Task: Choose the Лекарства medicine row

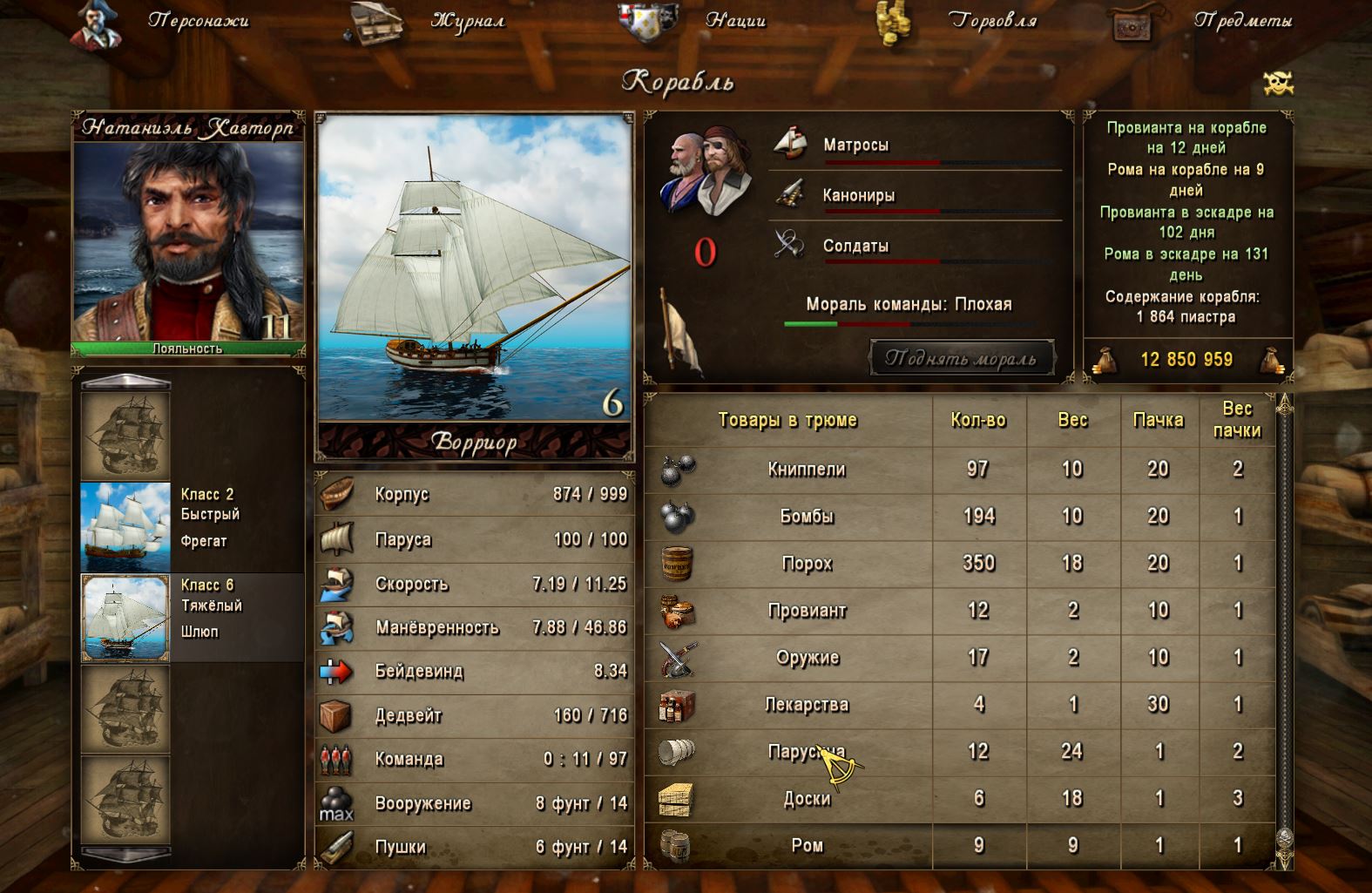Action: tap(807, 705)
